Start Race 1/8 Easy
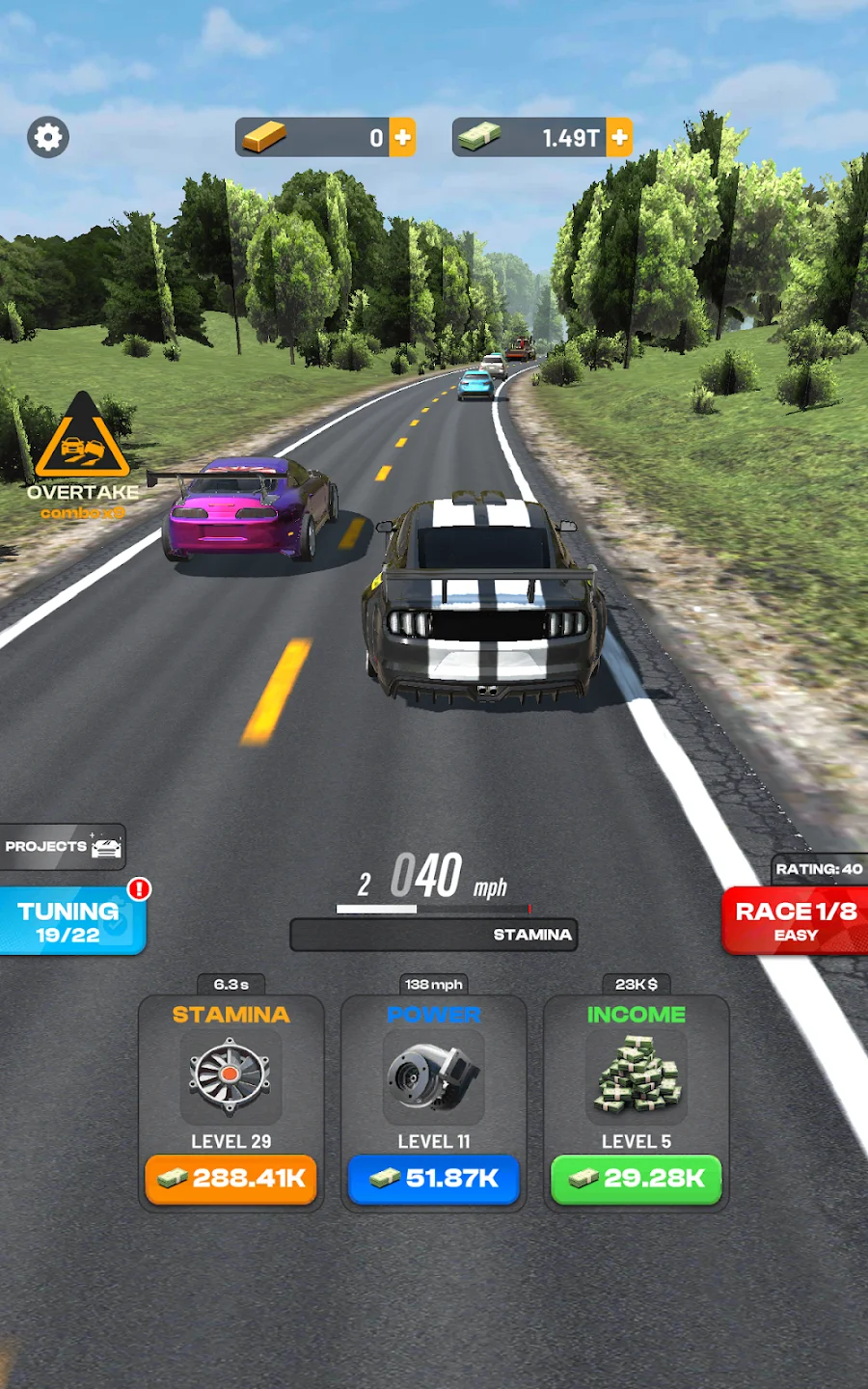The width and height of the screenshot is (868, 1389). tap(796, 920)
